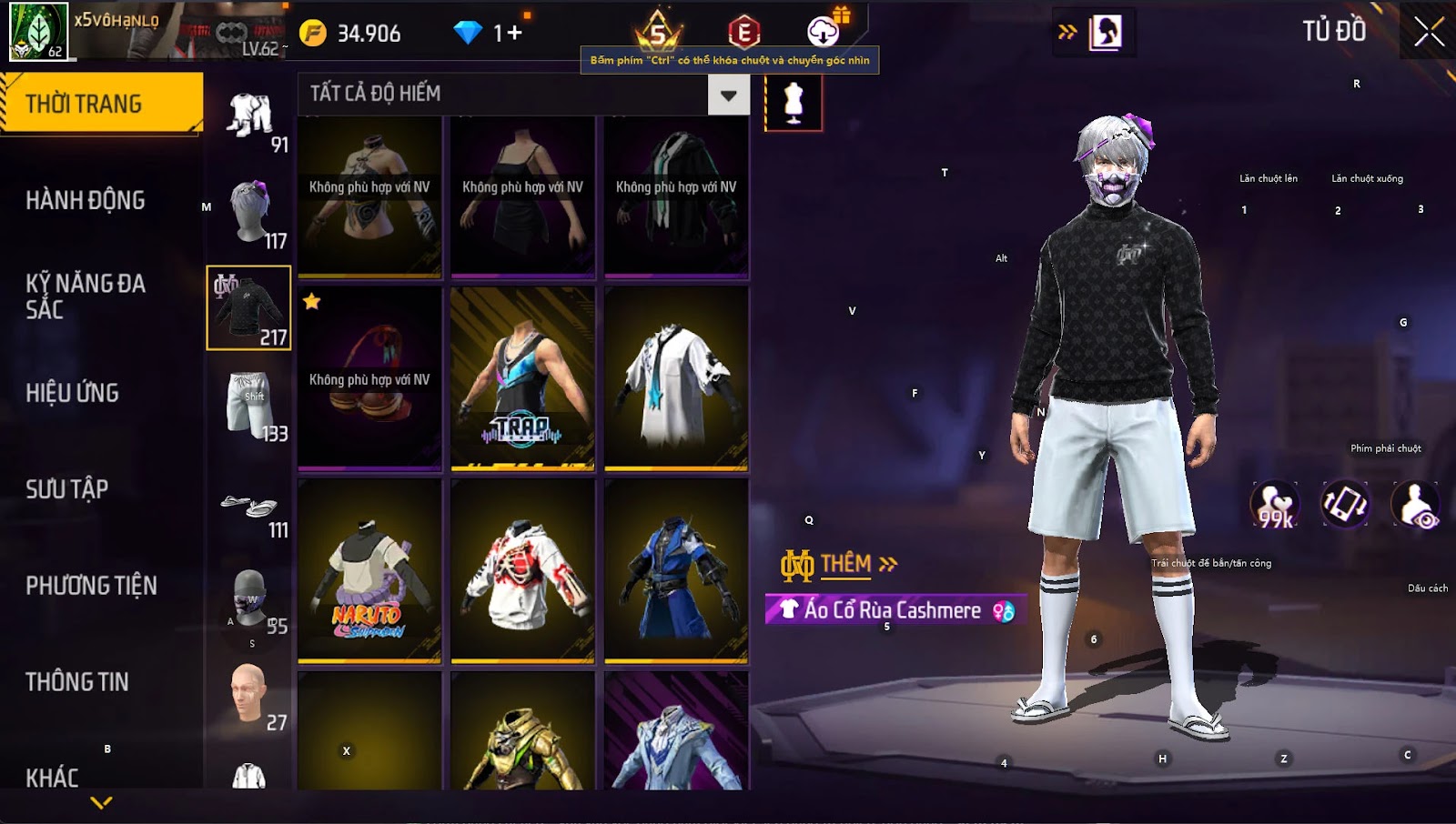Image resolution: width=1456 pixels, height=824 pixels.
Task: Open the sandals footwear category
Action: pyautogui.click(x=249, y=507)
